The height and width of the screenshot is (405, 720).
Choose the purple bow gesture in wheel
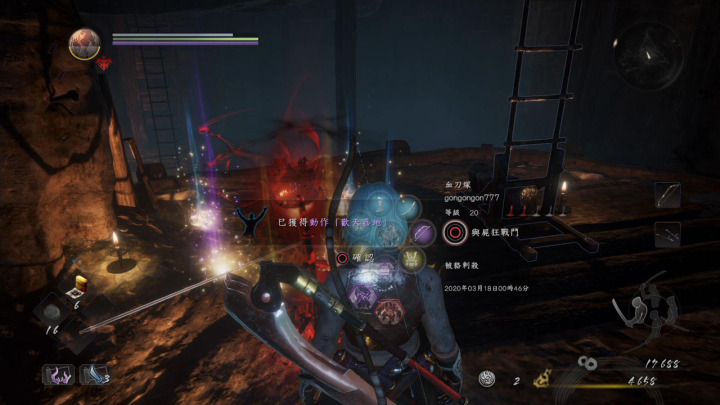(x=423, y=234)
